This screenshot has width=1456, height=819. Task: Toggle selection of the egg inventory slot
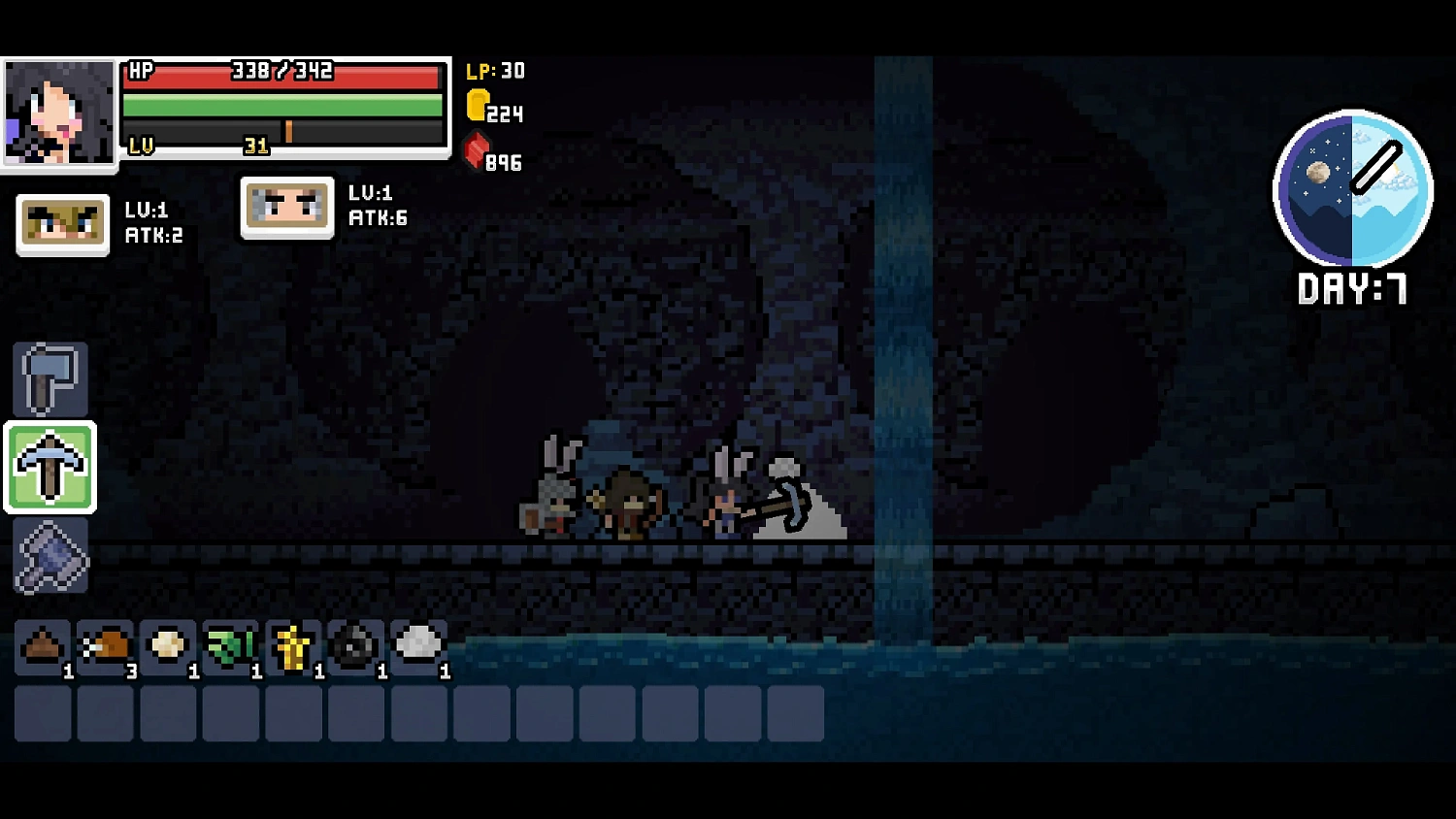point(168,644)
